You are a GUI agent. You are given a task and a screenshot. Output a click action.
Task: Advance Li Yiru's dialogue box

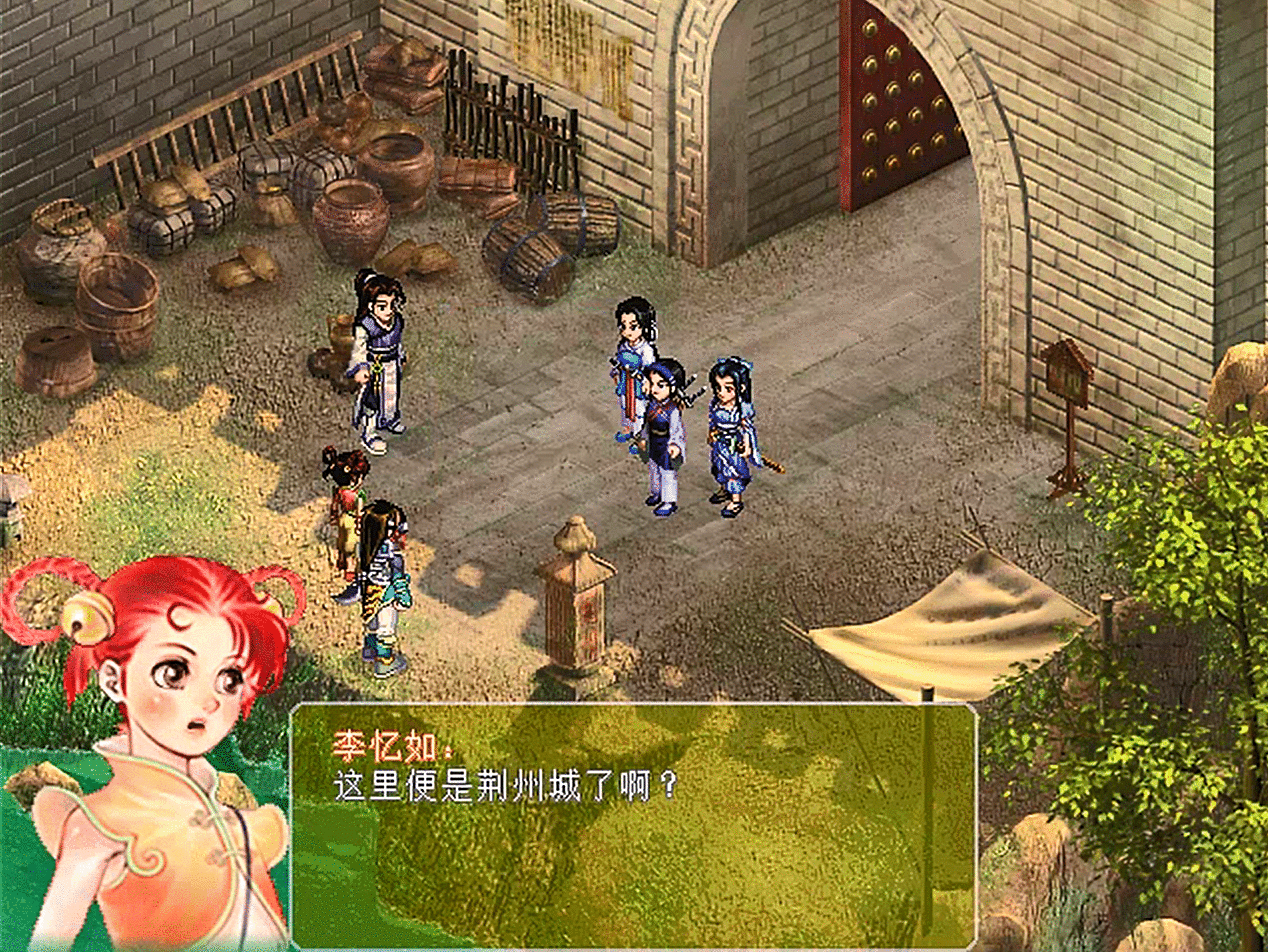pos(632,825)
